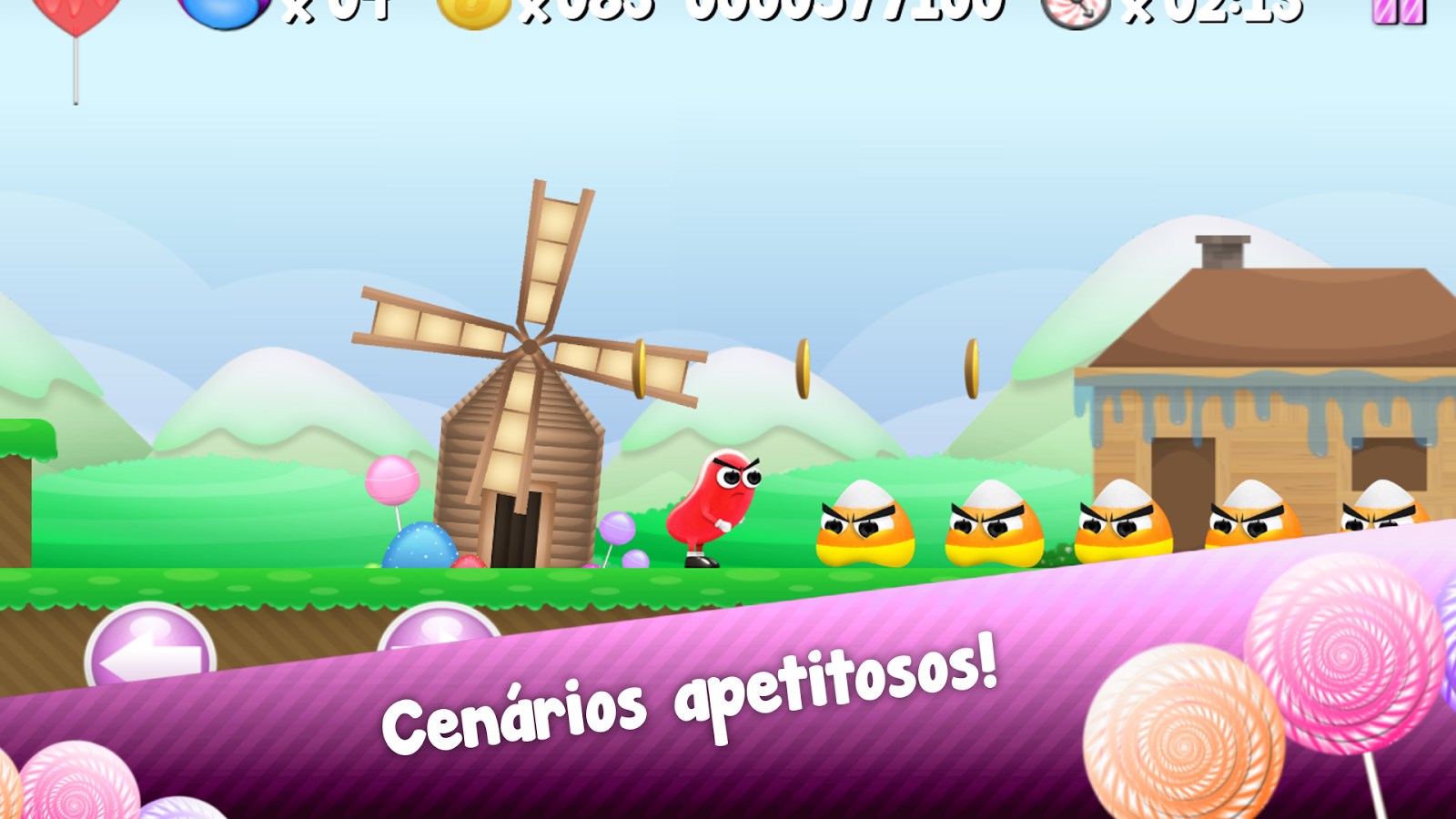Click the blue candy egg near the windmill
The height and width of the screenshot is (819, 1456).
pos(419,546)
